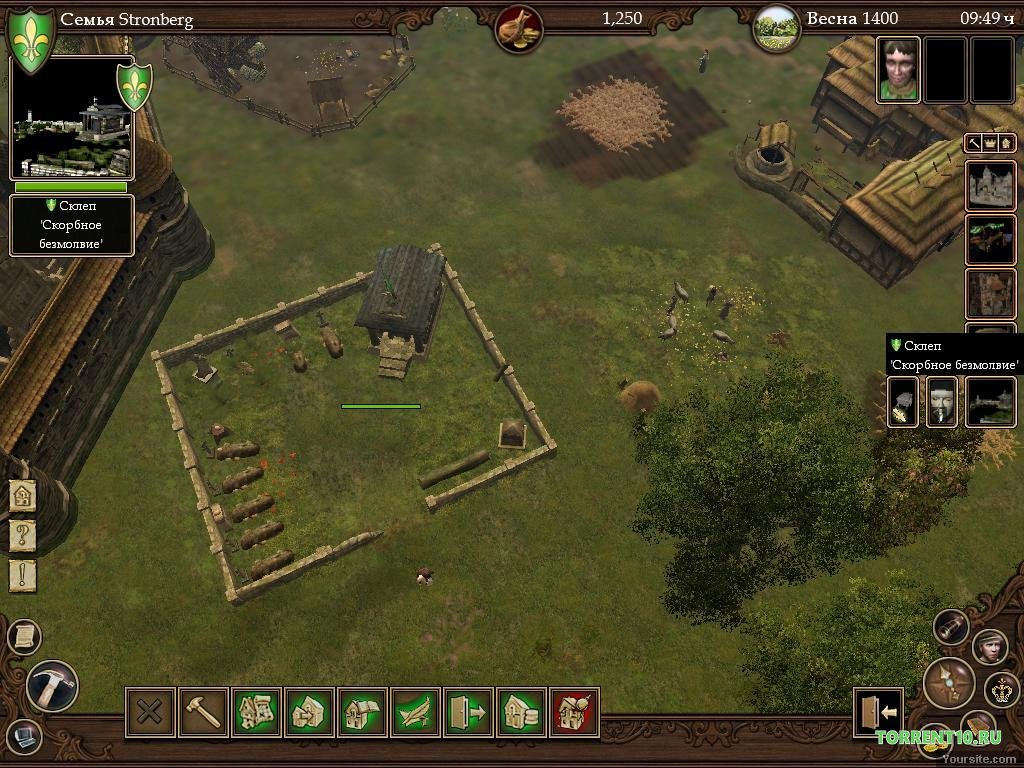Image resolution: width=1024 pixels, height=768 pixels.
Task: Select the stone ruins building thumbnail
Action: pyautogui.click(x=990, y=185)
